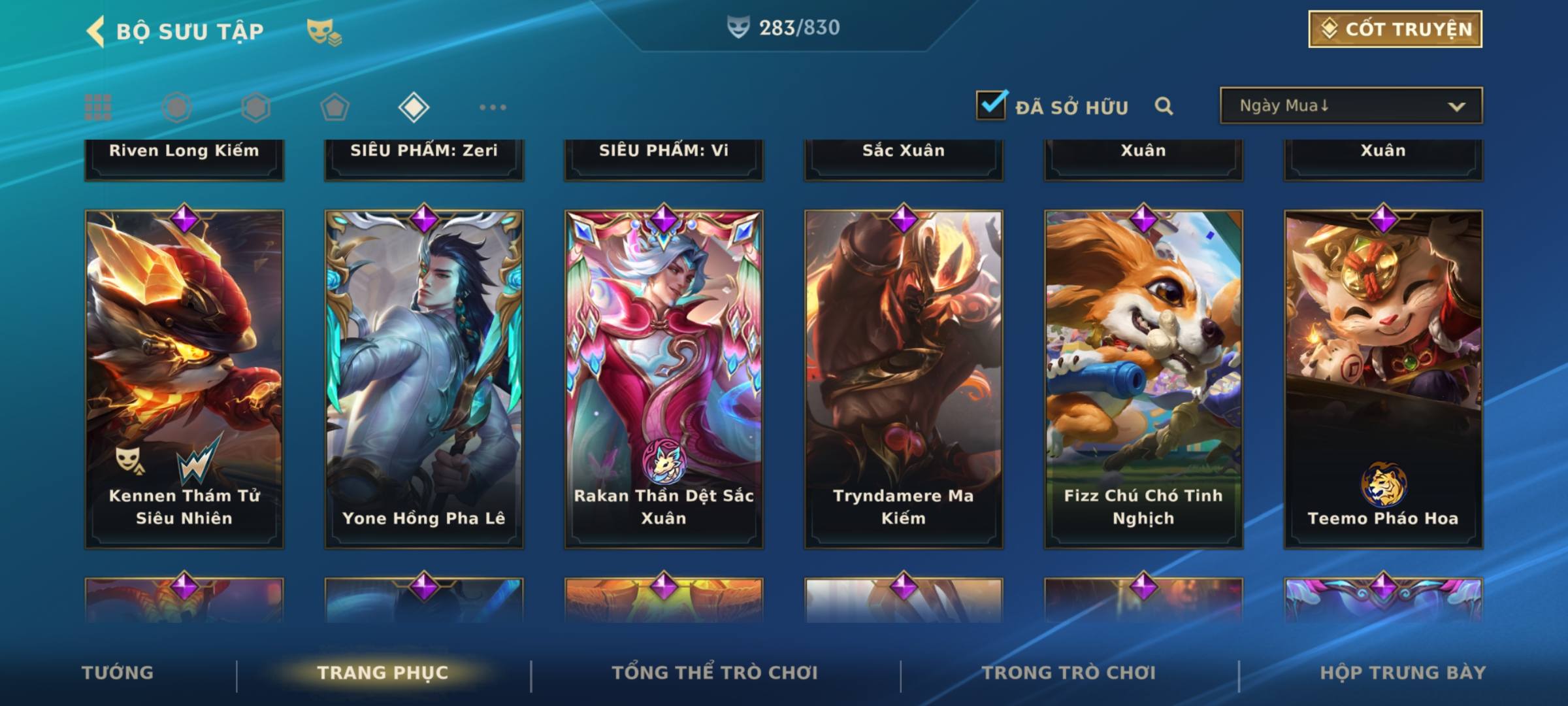
Task: Open the Cốt Truyện button
Action: click(x=1395, y=29)
